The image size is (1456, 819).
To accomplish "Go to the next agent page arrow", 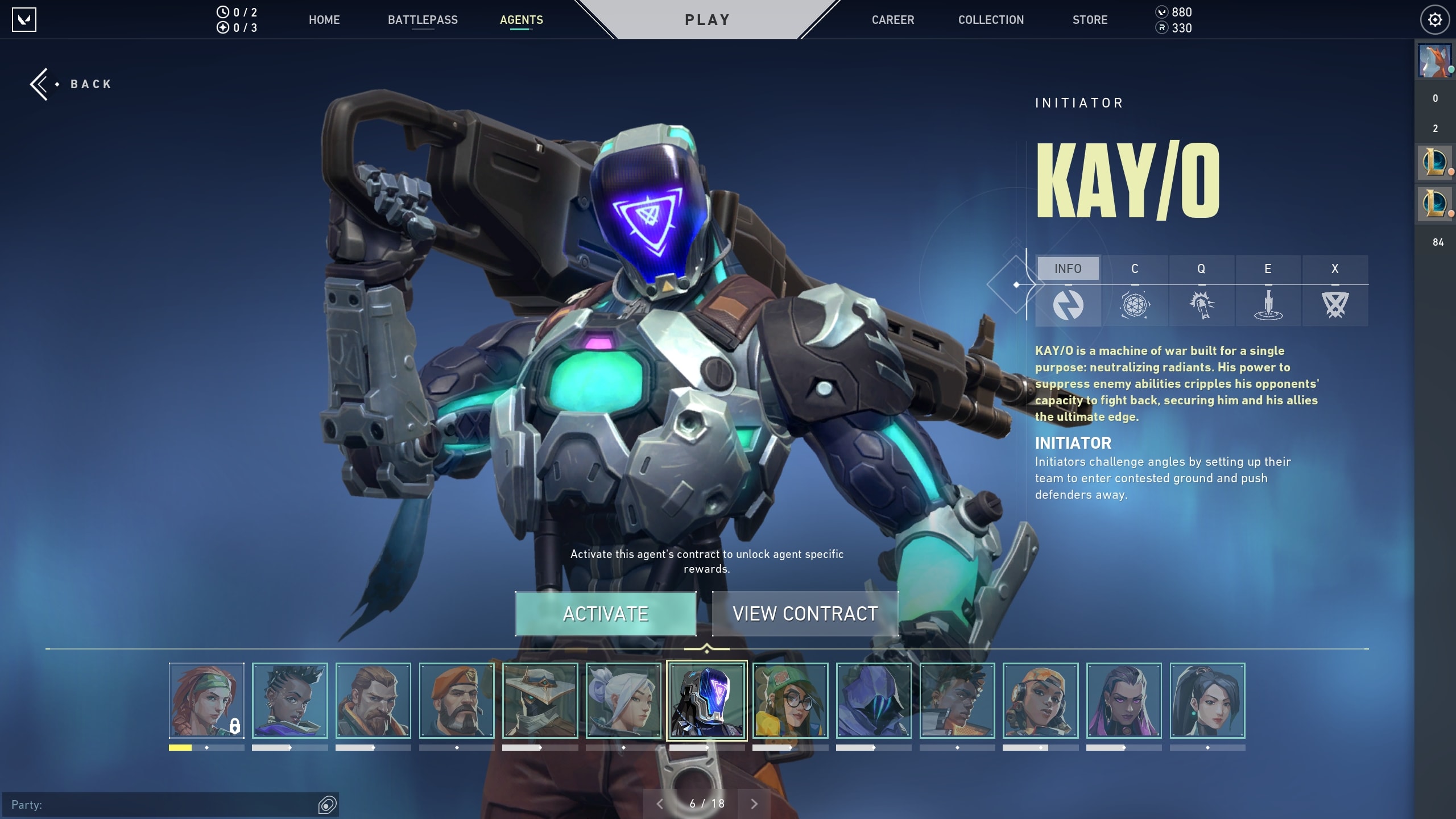I will [x=754, y=804].
